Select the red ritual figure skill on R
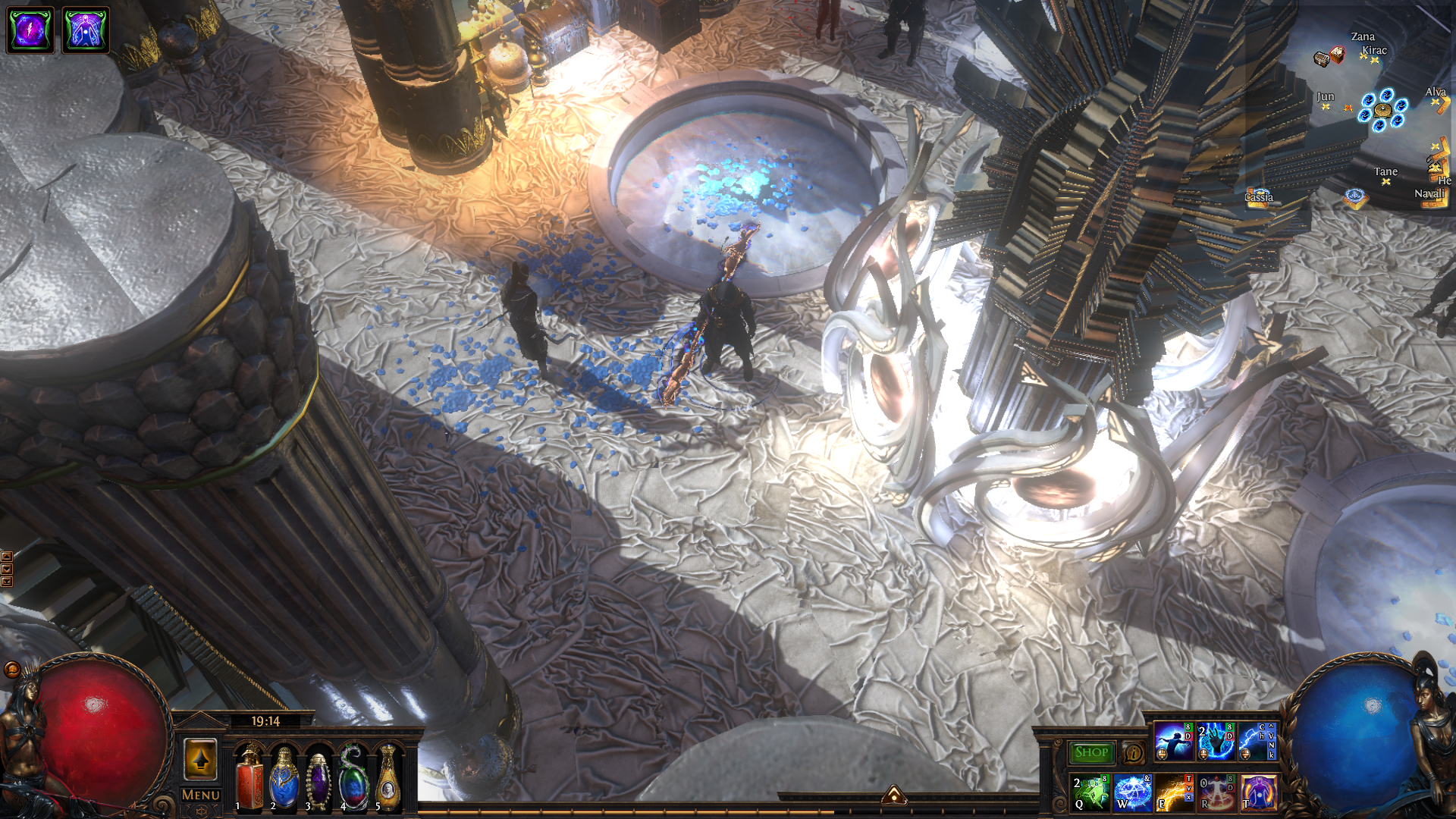1456x819 pixels. coord(1216,792)
